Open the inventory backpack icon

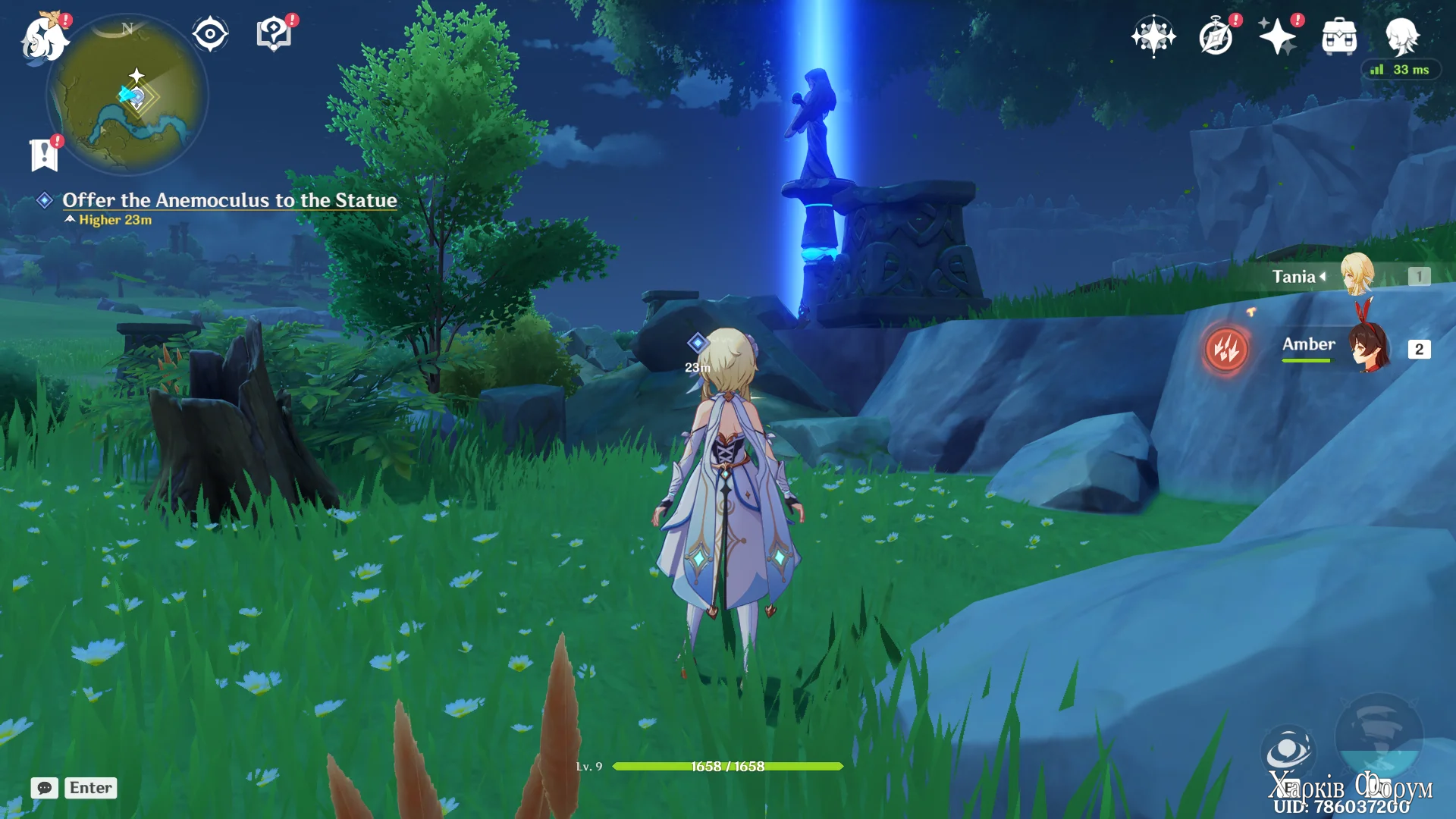click(1339, 36)
